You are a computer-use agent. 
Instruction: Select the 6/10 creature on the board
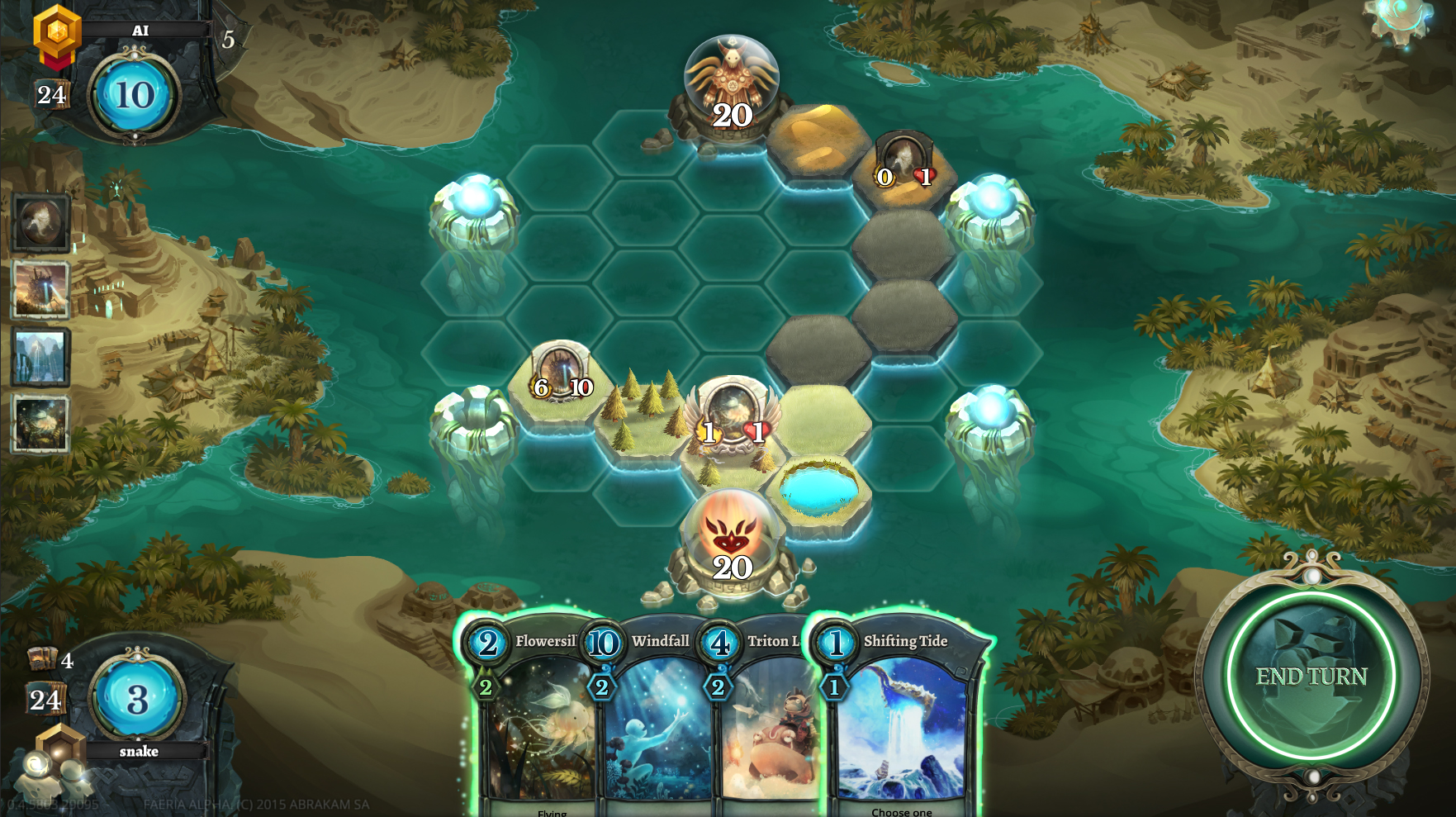pos(562,376)
